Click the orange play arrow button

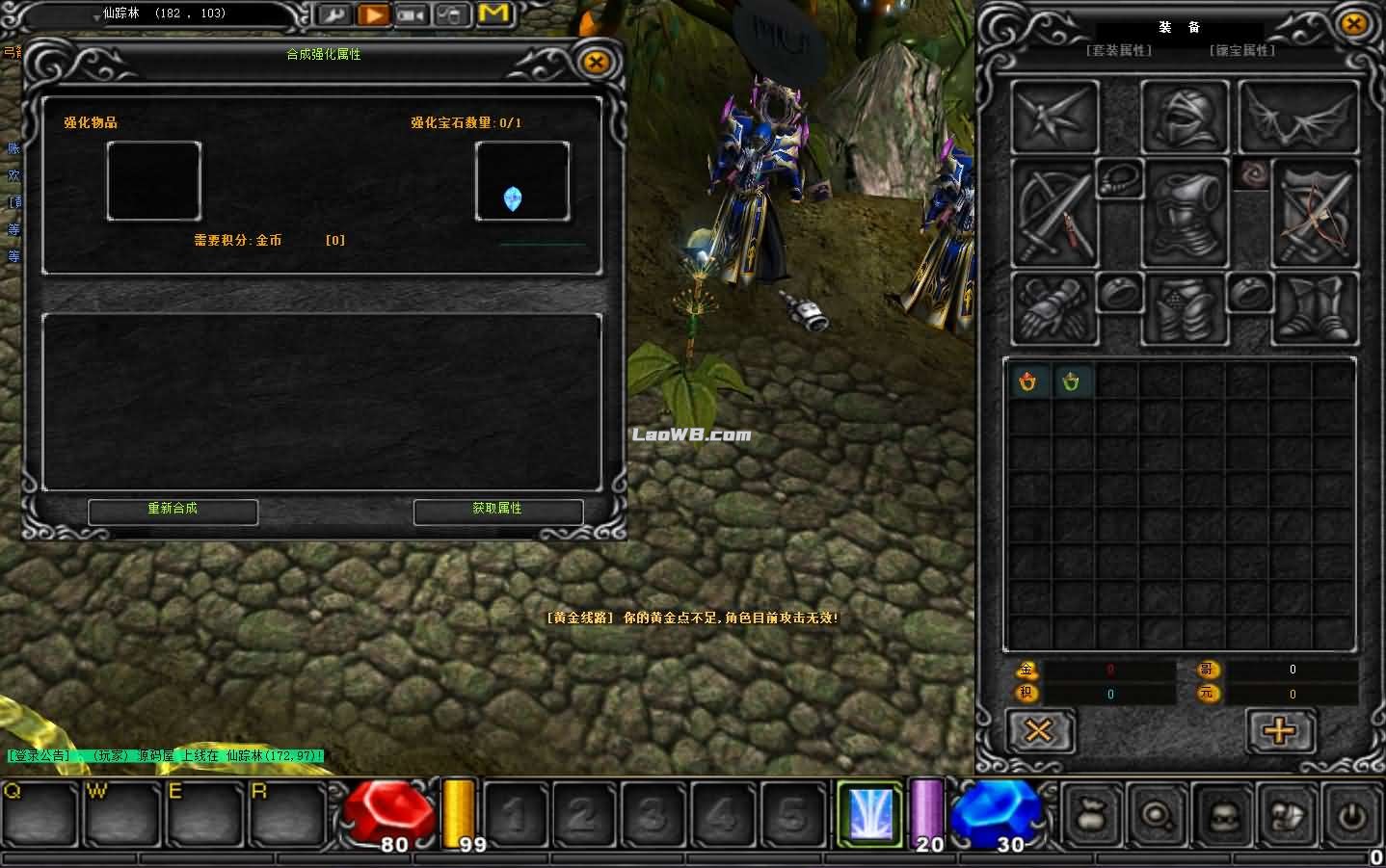pyautogui.click(x=372, y=14)
